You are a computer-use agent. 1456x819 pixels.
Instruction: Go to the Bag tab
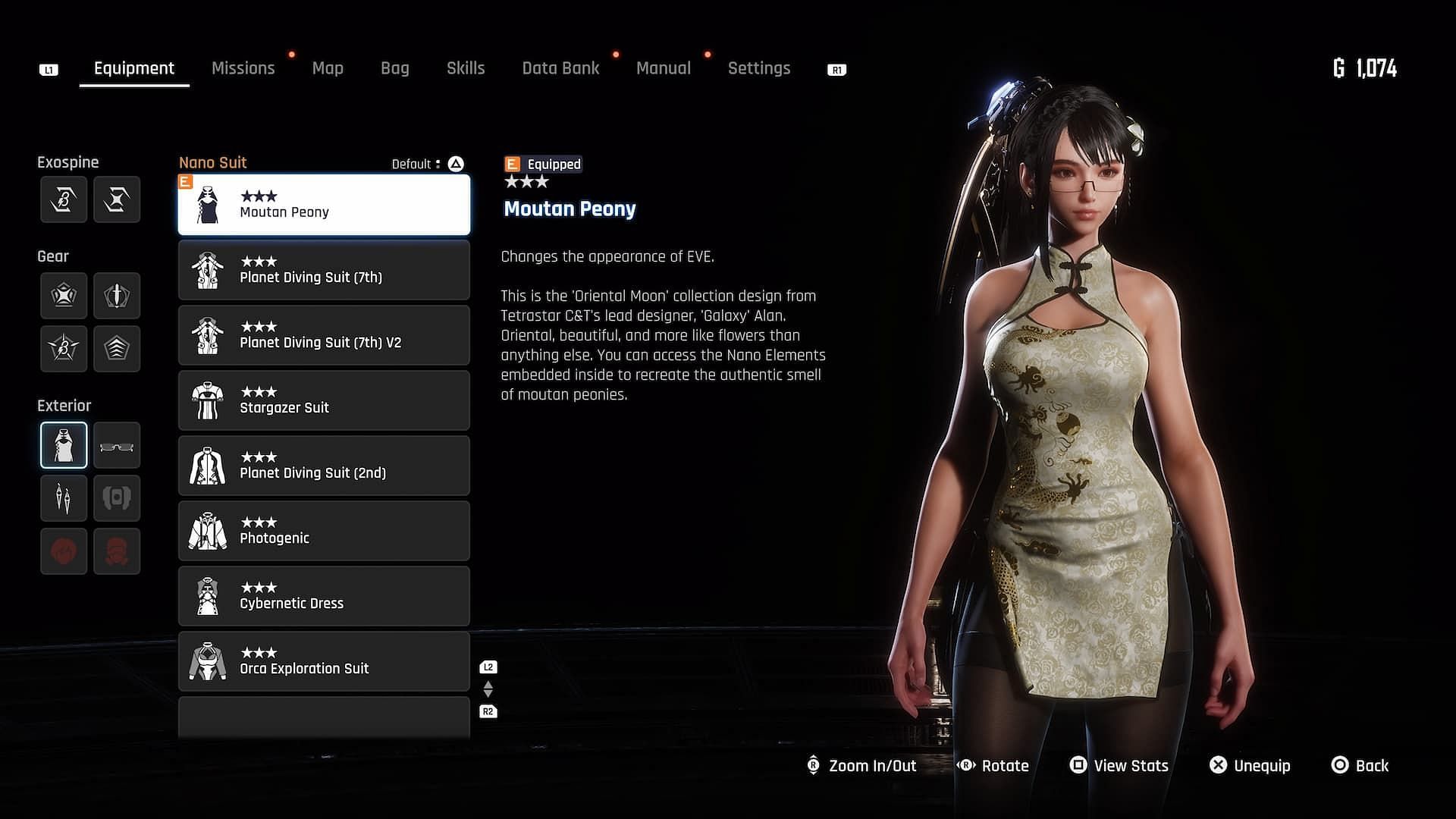pos(394,68)
